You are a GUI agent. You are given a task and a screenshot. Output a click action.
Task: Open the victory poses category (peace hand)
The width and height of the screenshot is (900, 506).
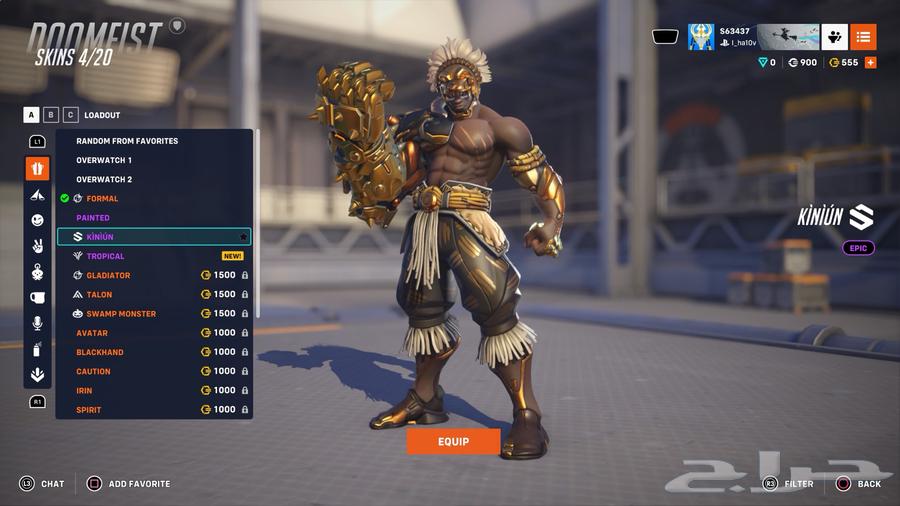pyautogui.click(x=37, y=246)
